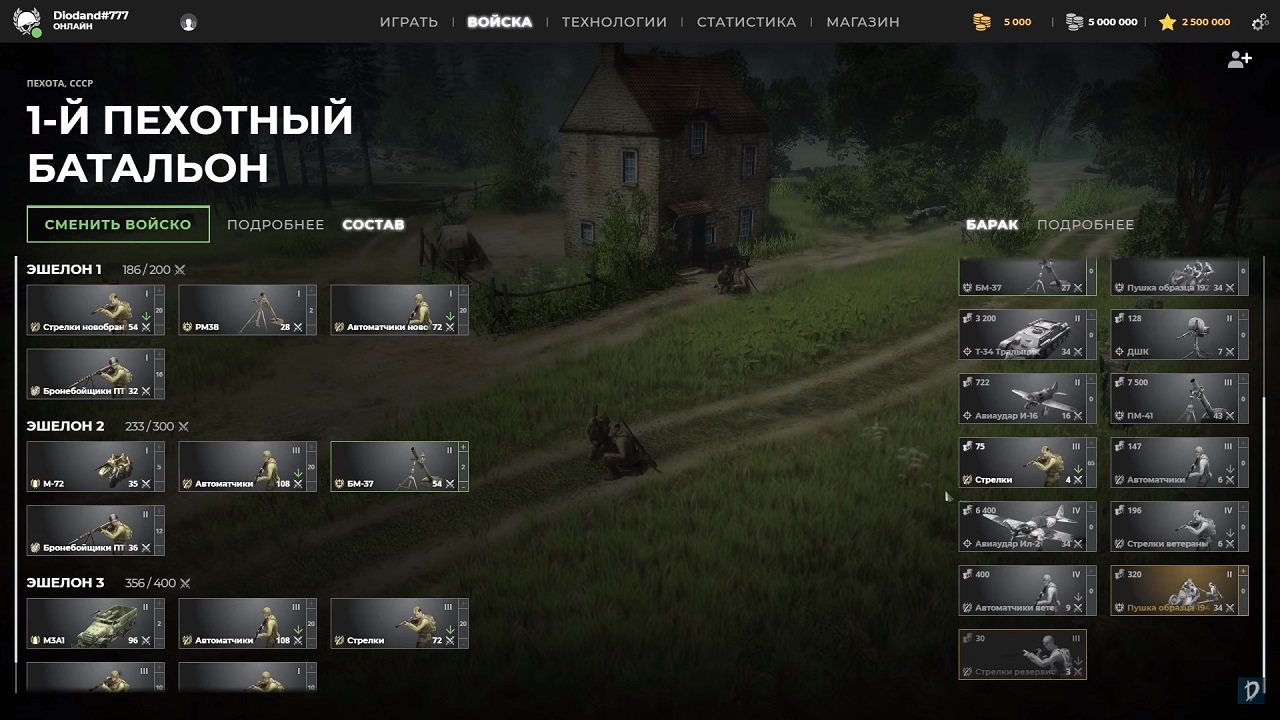Open the ТЕХНОЛОГИИ menu item
The height and width of the screenshot is (720, 1280).
tap(613, 20)
